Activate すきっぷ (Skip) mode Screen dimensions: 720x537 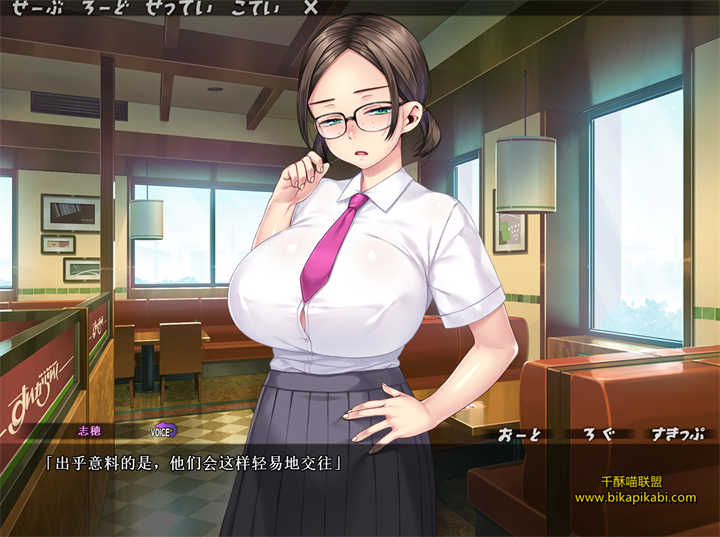675,433
